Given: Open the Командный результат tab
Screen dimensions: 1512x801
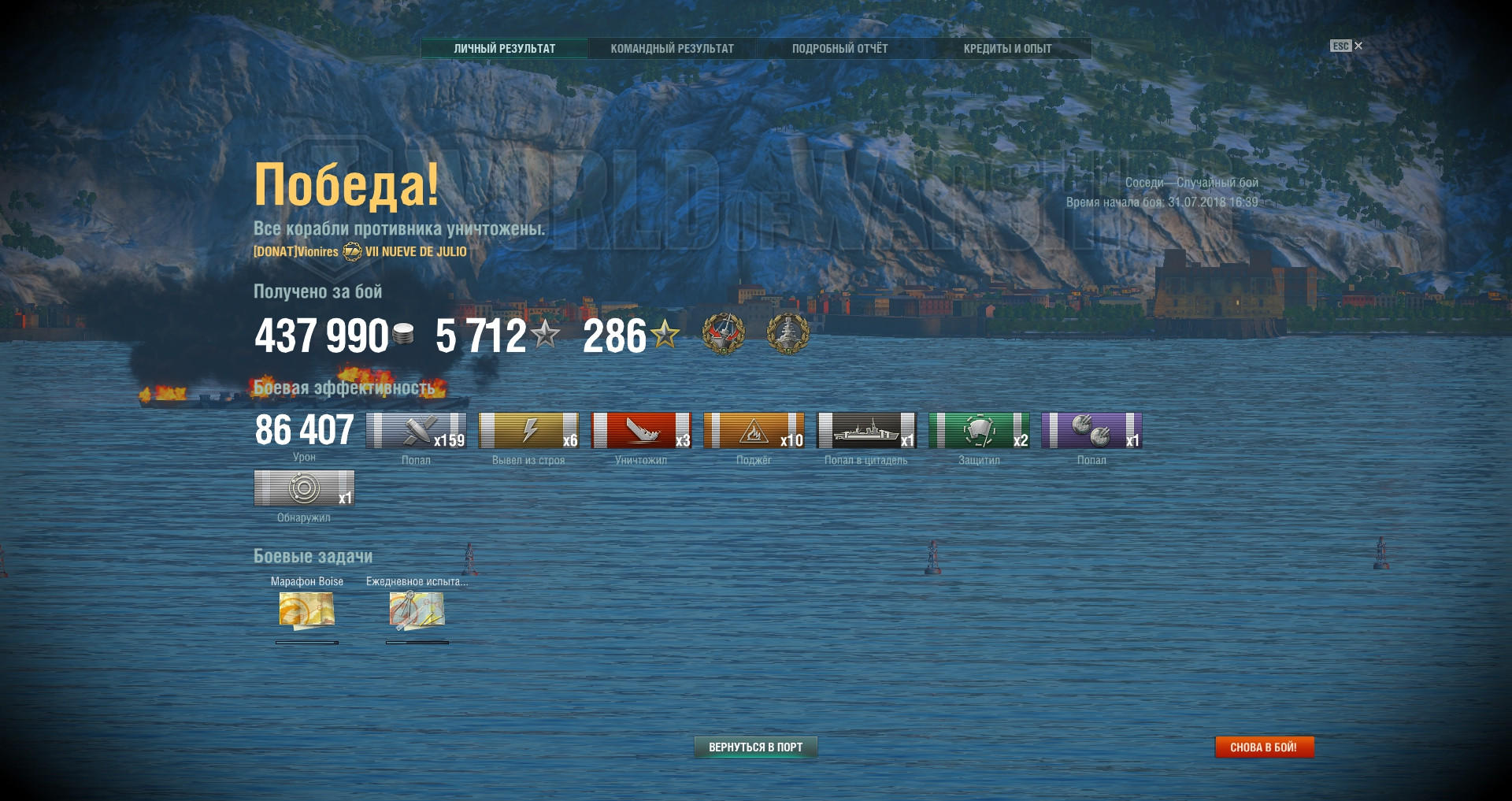Looking at the screenshot, I should click(672, 49).
